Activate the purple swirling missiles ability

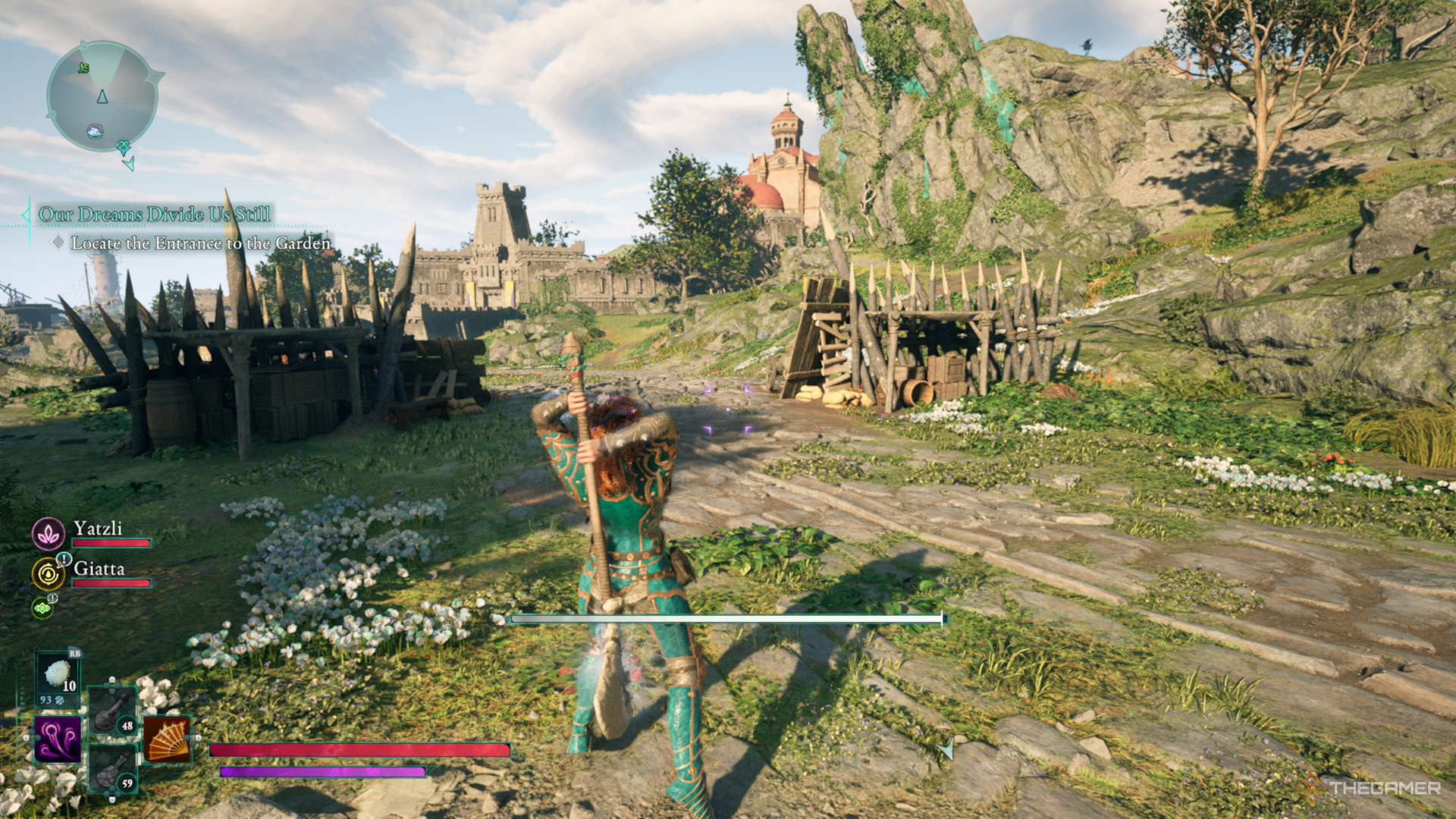[x=58, y=739]
